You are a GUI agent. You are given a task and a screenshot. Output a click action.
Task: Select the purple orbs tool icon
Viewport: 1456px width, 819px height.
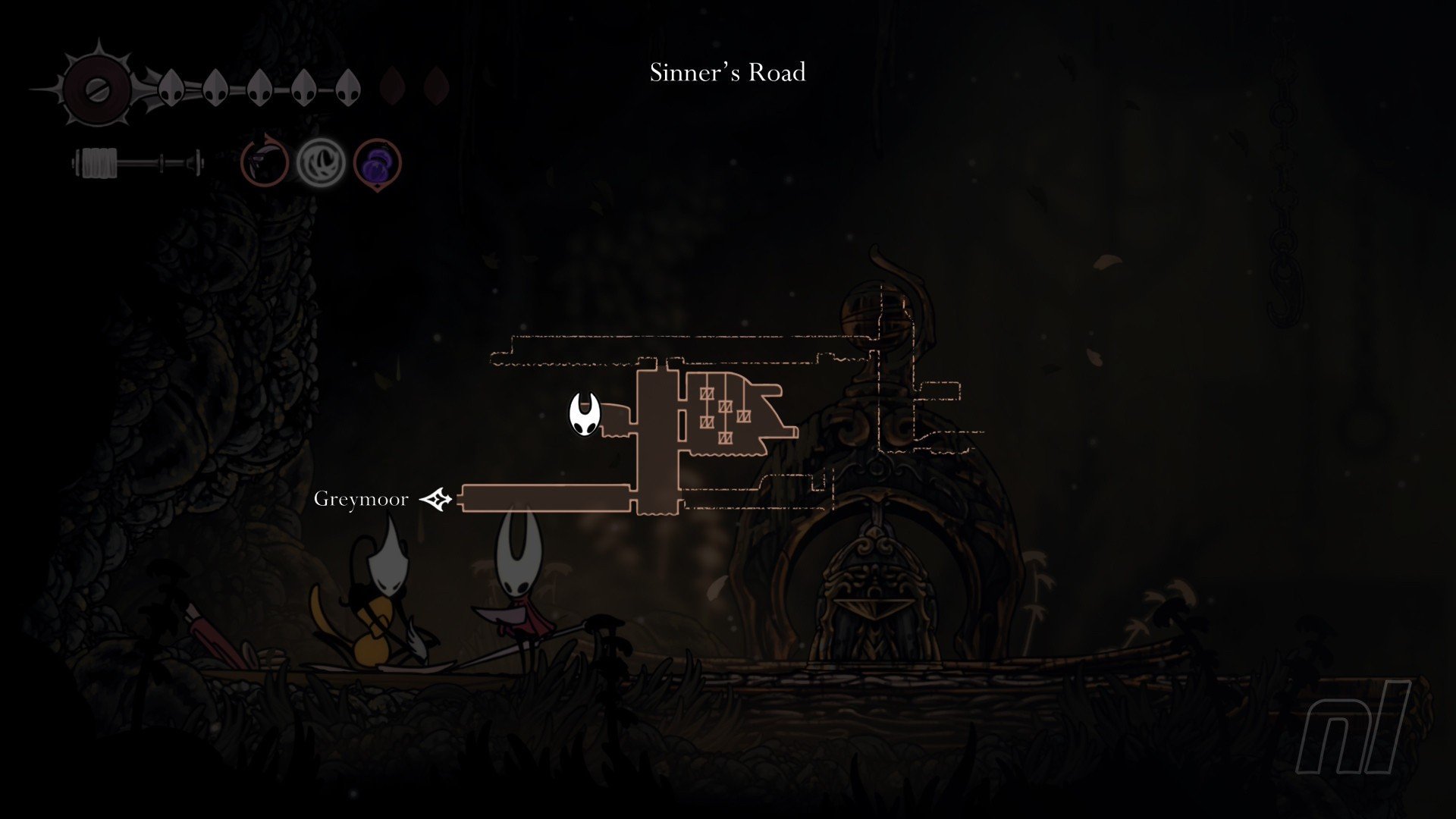pos(377,163)
